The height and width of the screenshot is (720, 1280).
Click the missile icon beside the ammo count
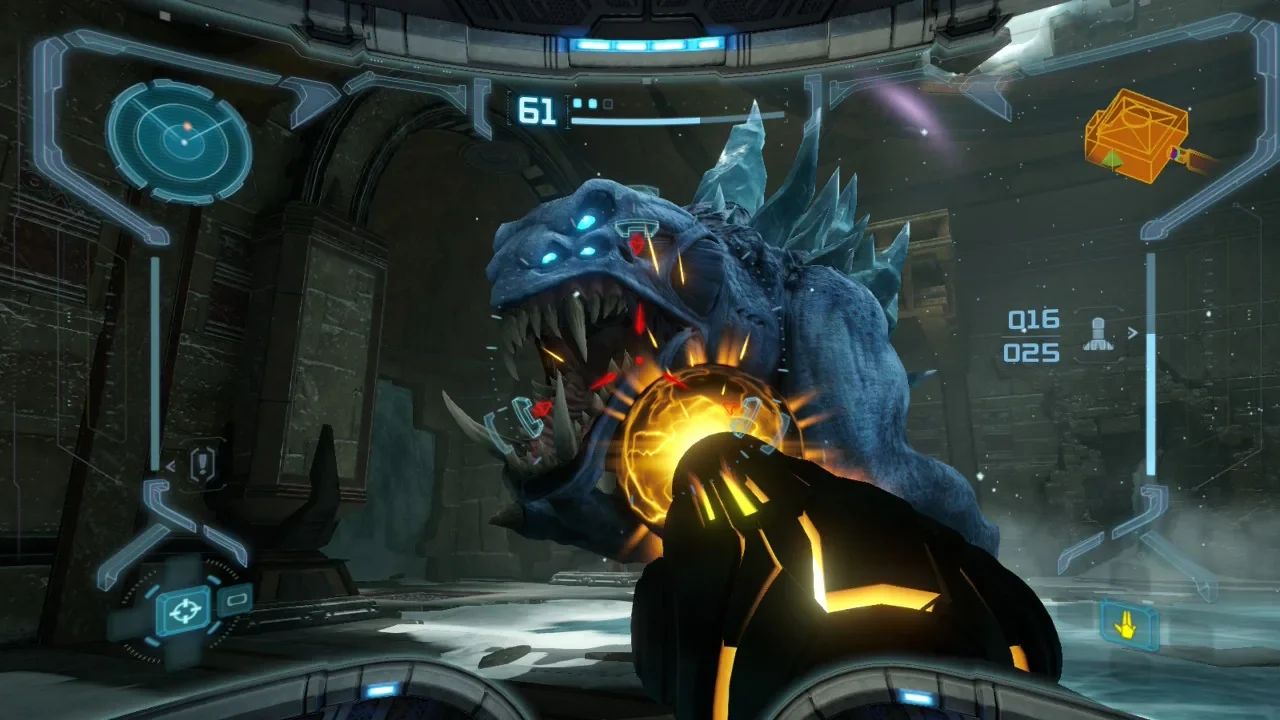tap(1097, 337)
